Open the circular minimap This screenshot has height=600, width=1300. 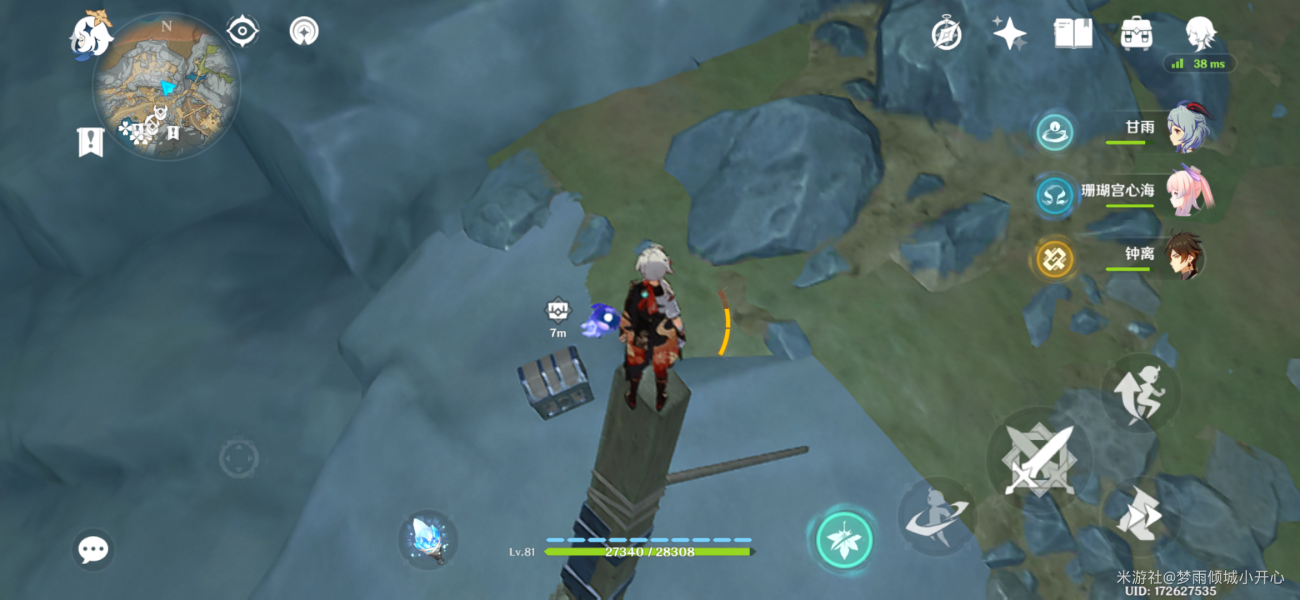[166, 86]
